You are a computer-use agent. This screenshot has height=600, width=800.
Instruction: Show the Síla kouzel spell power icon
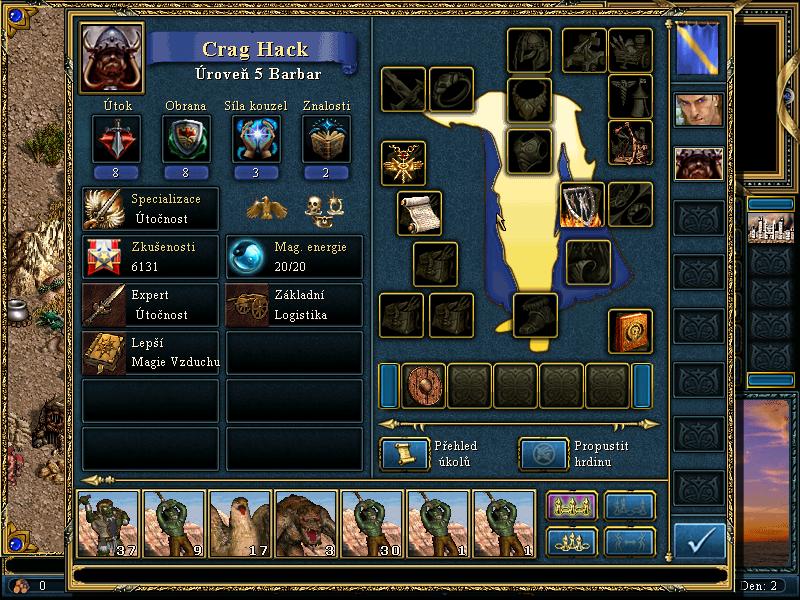255,139
